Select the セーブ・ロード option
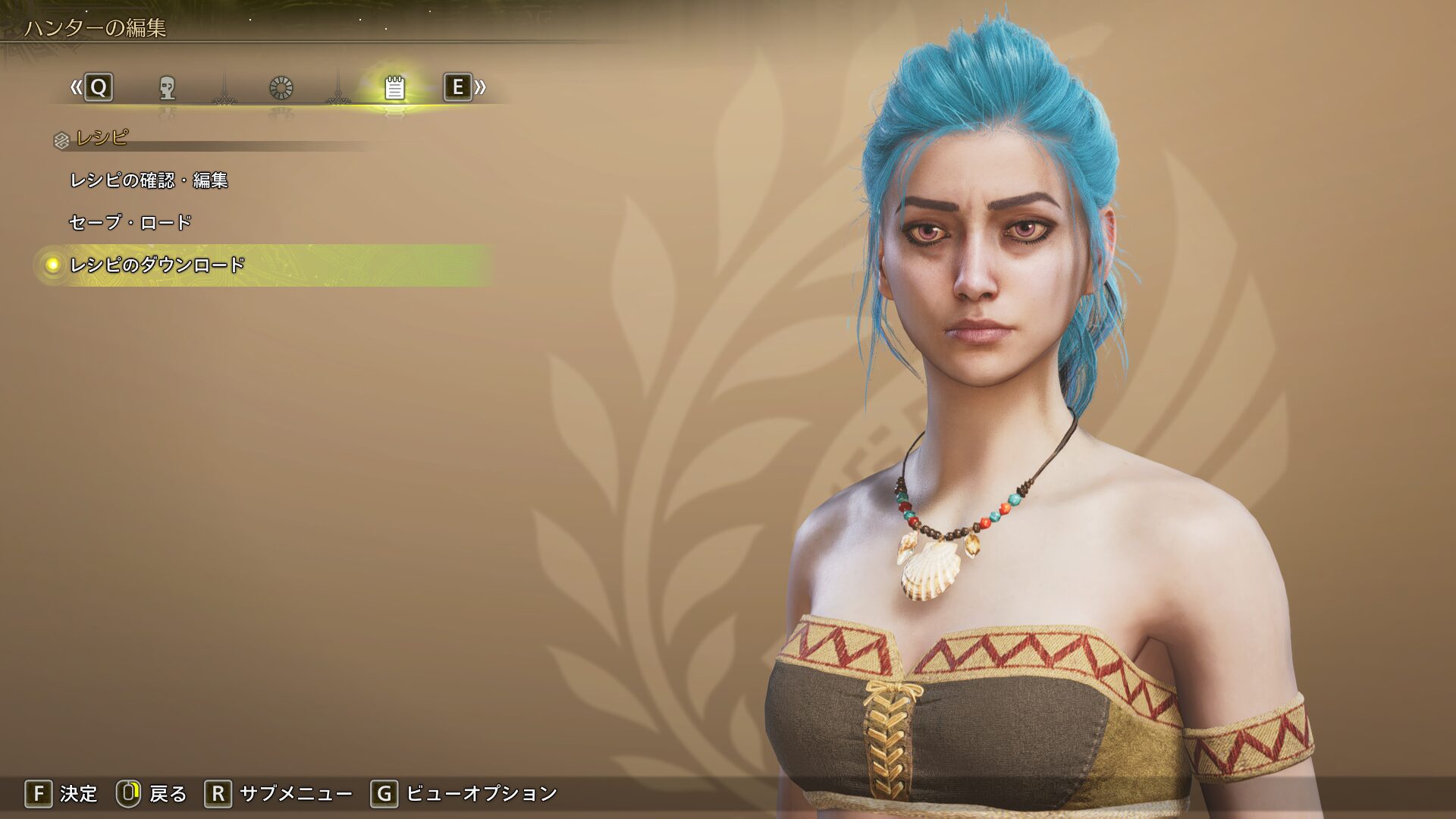The height and width of the screenshot is (819, 1456). coord(130,223)
